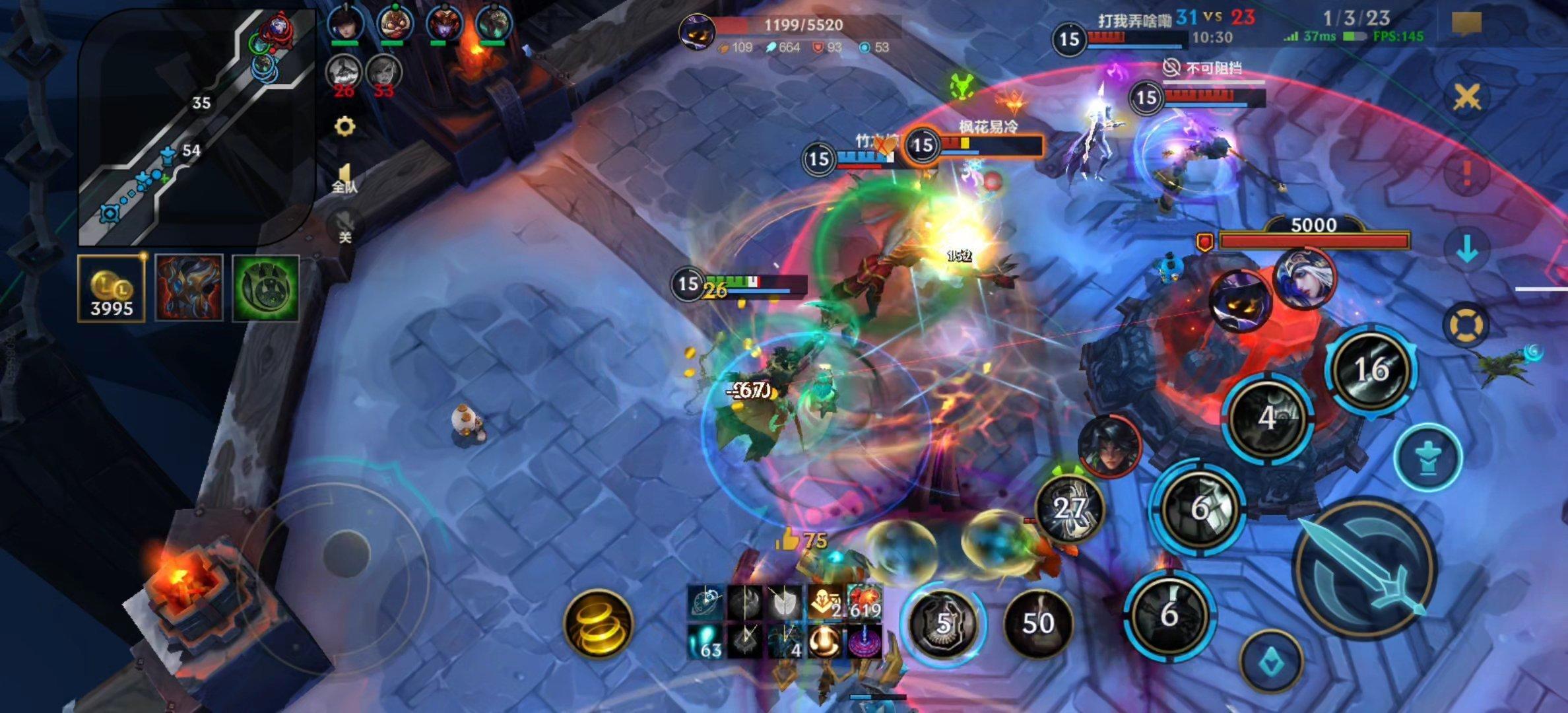Buy the recommended armored mask item
Viewport: 1568px width, 713px height.
(189, 288)
